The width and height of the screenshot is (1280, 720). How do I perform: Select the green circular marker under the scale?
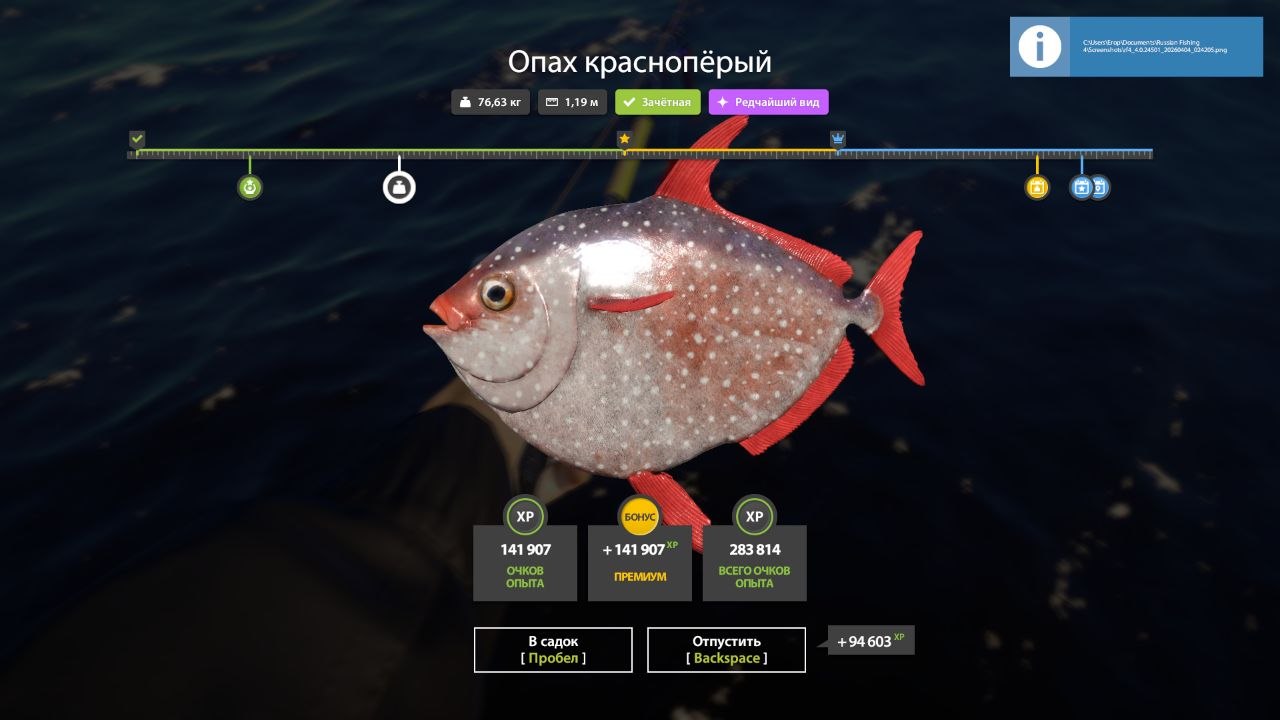click(250, 187)
